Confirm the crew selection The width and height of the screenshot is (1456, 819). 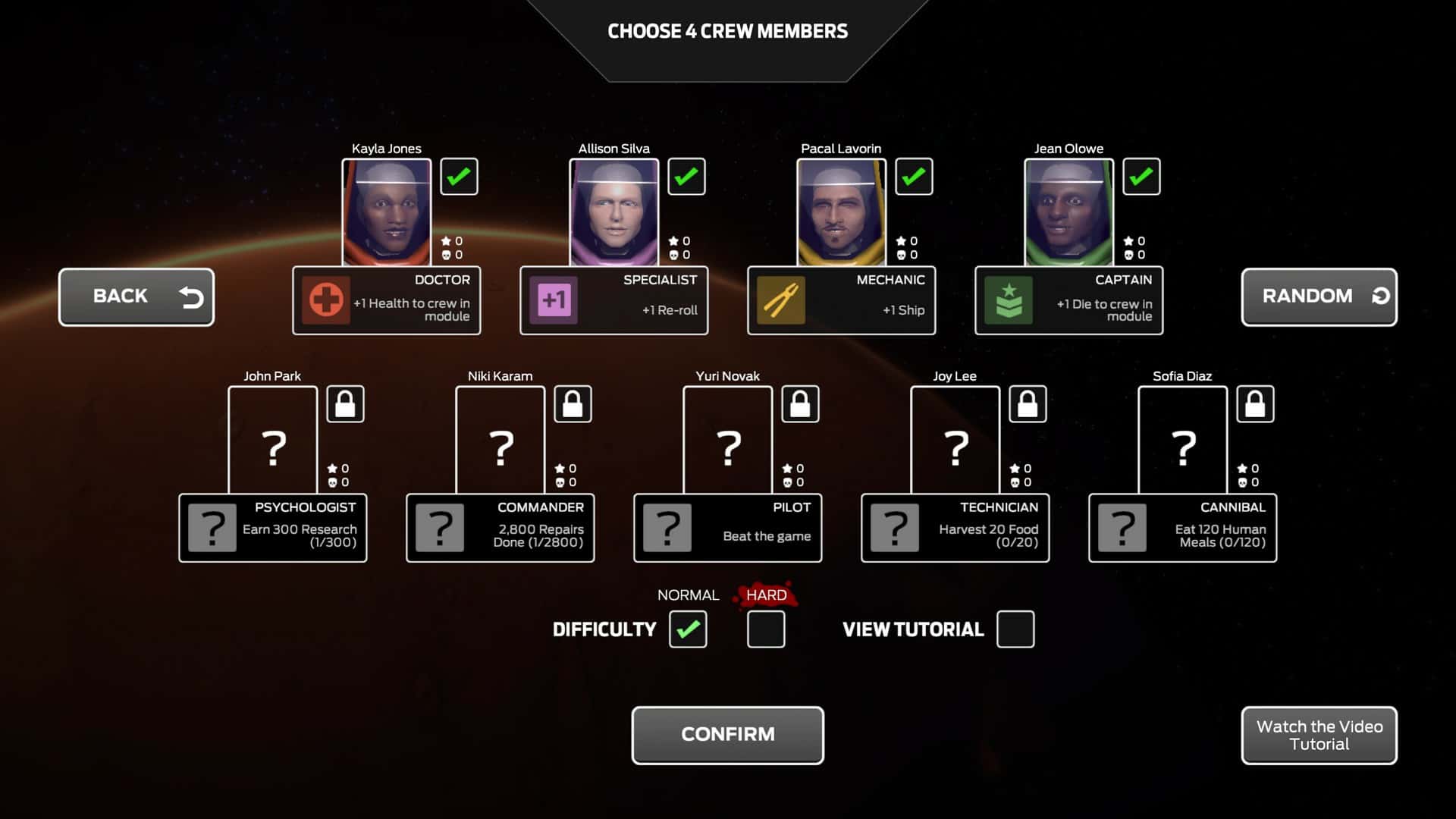click(x=727, y=734)
